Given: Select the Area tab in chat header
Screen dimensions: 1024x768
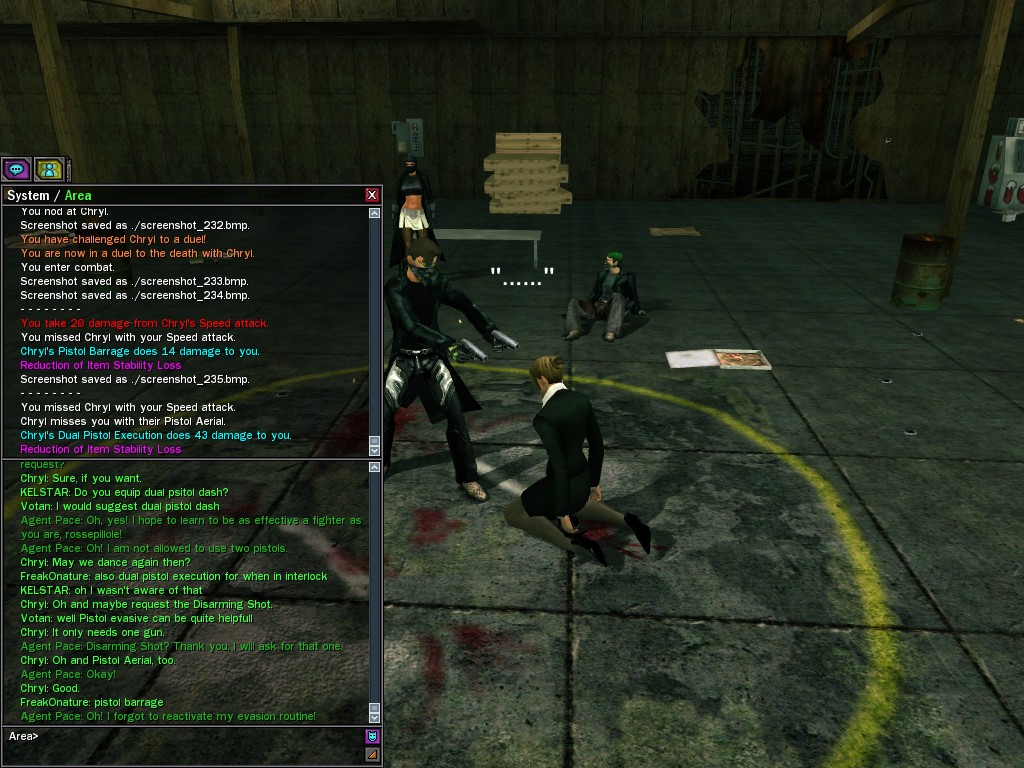Looking at the screenshot, I should [x=78, y=195].
